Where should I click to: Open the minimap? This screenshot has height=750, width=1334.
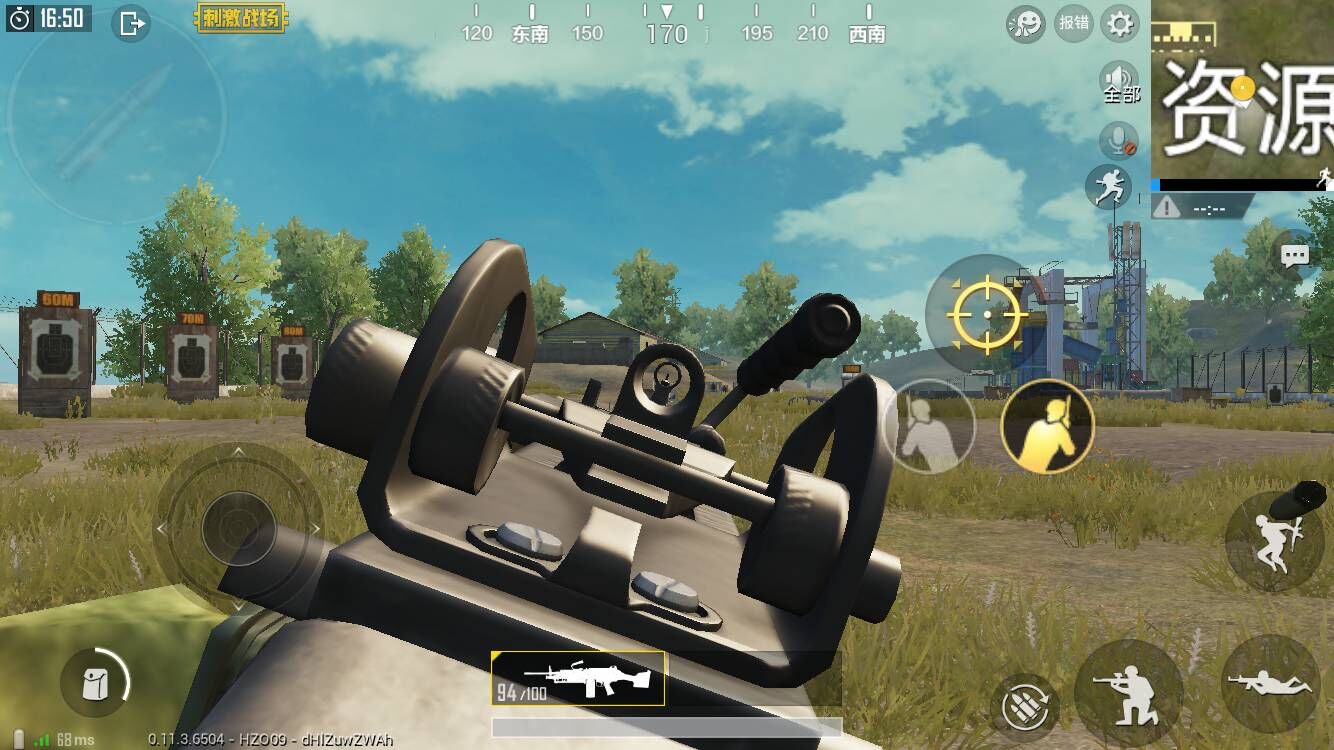tap(1243, 95)
